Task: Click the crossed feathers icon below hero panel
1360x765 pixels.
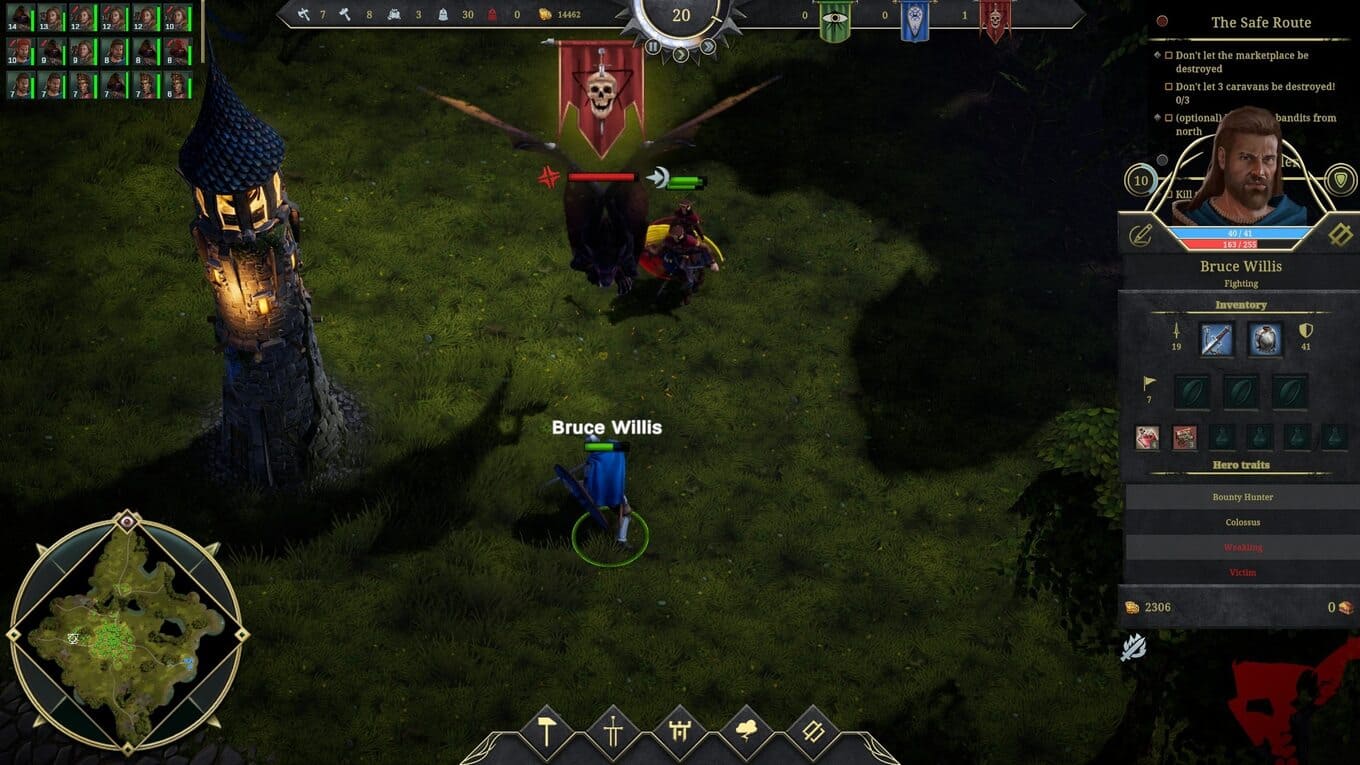Action: click(1133, 648)
